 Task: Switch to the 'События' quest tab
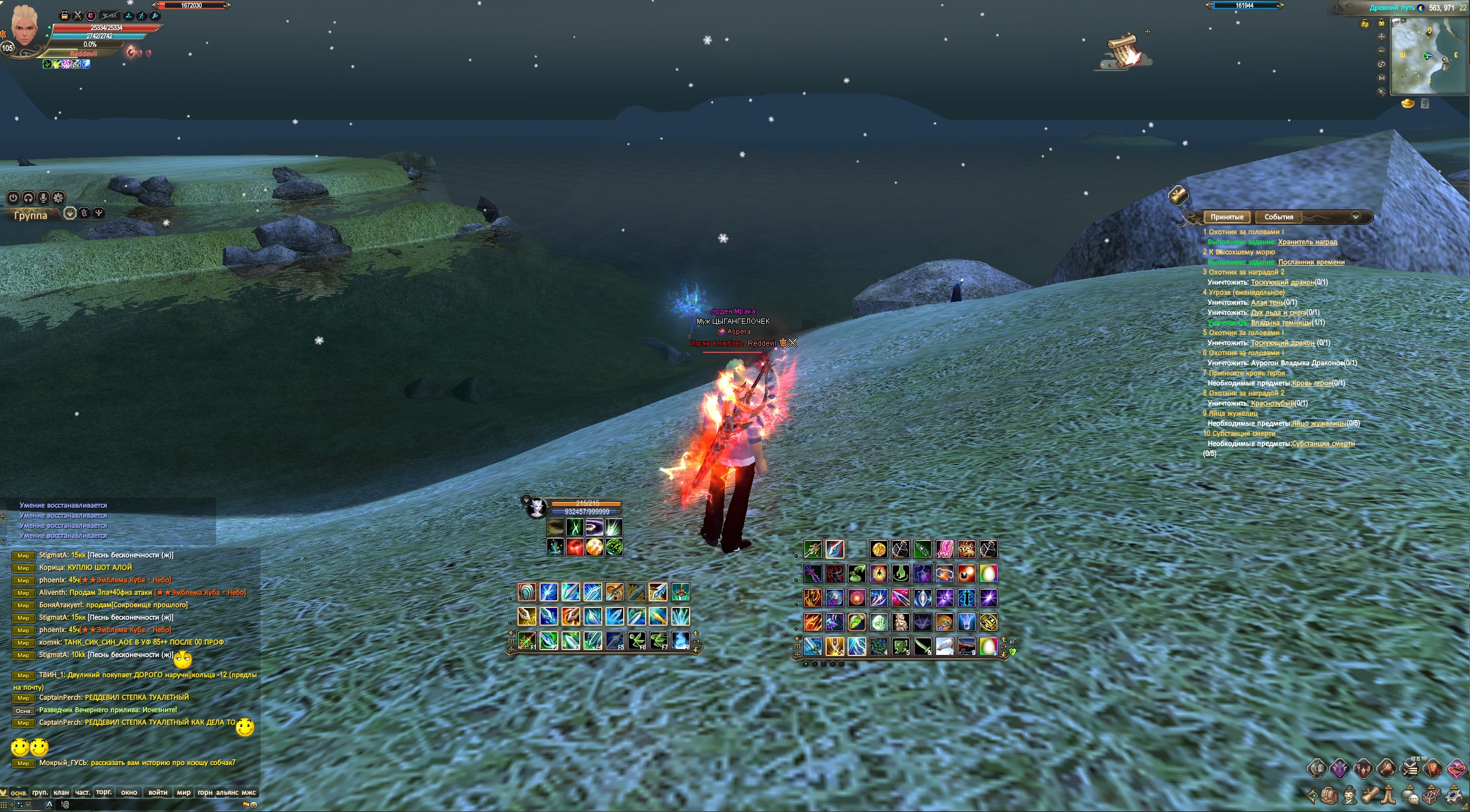[x=1278, y=217]
